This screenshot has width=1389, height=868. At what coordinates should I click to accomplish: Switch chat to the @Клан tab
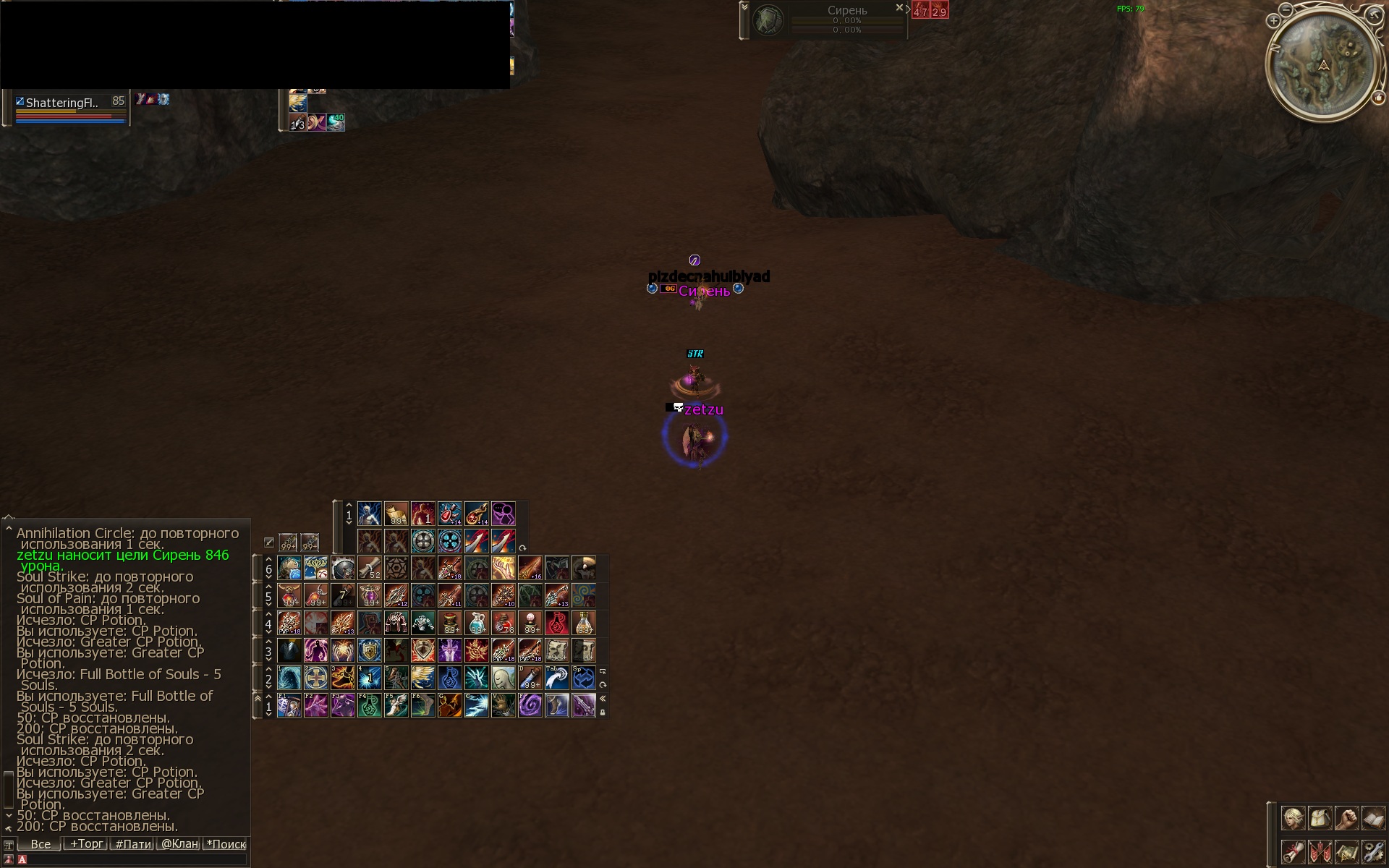click(x=179, y=844)
